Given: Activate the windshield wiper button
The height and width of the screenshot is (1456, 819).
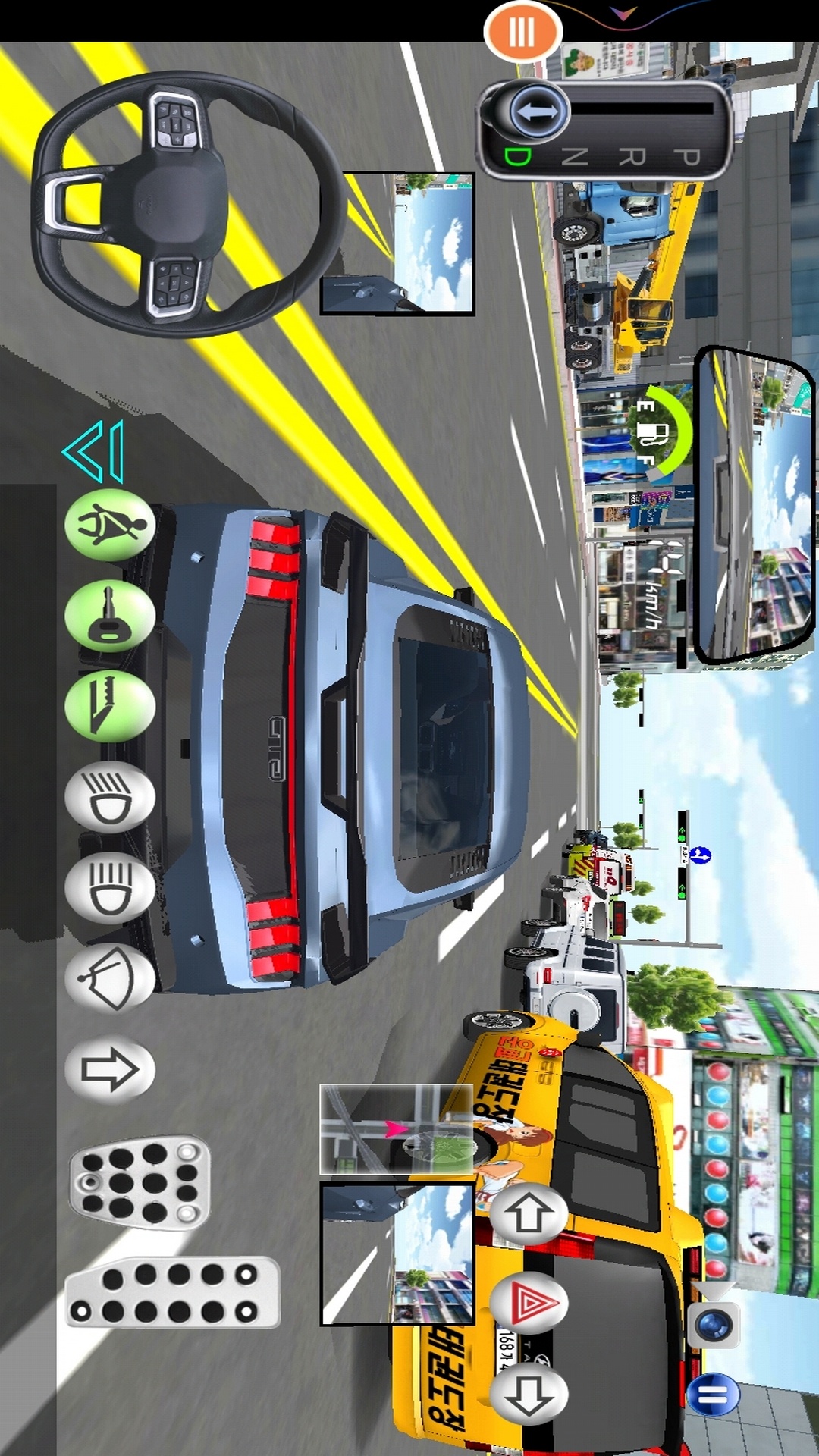Looking at the screenshot, I should point(111,979).
